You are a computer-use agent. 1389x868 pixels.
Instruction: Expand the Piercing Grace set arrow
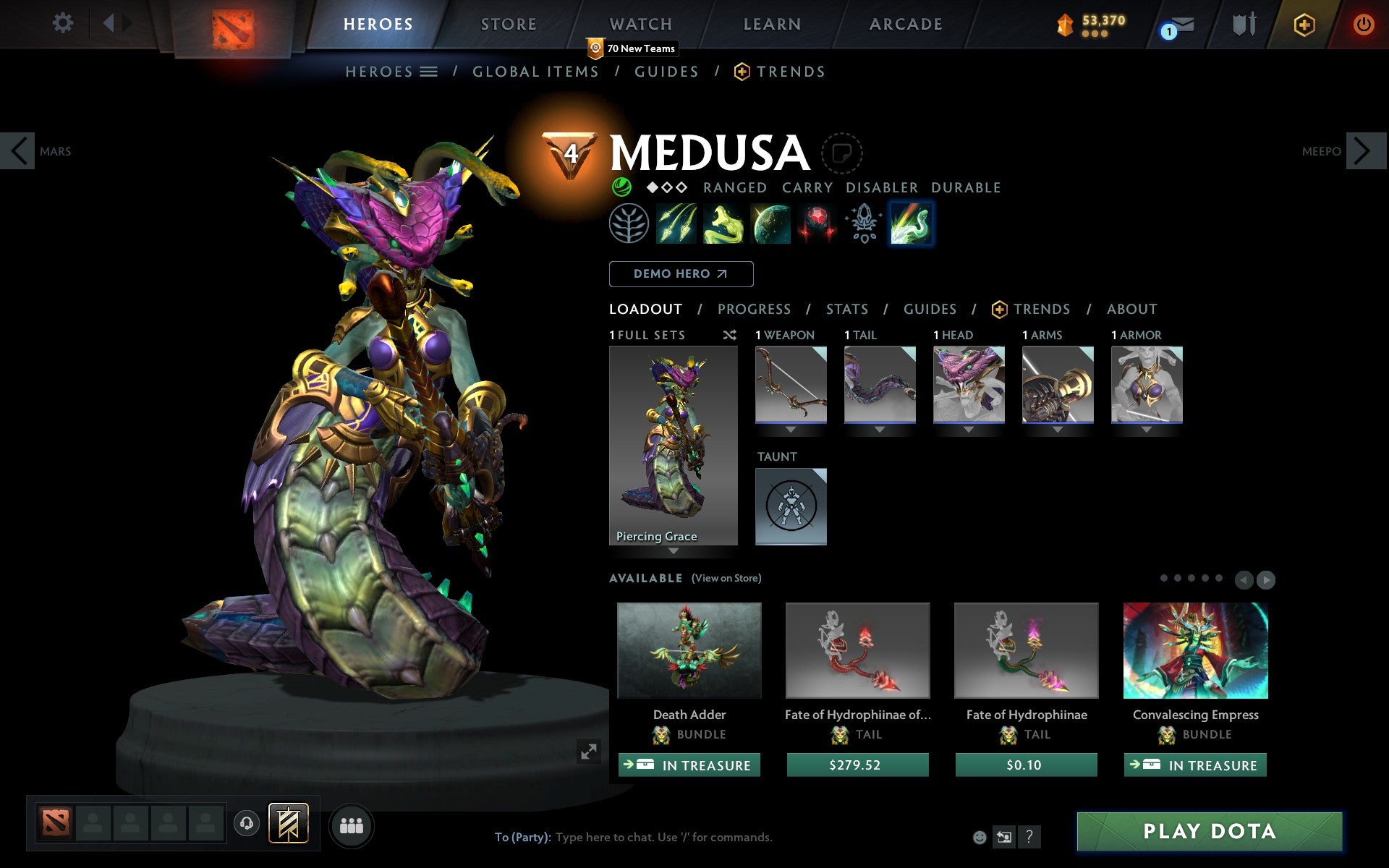[x=674, y=551]
